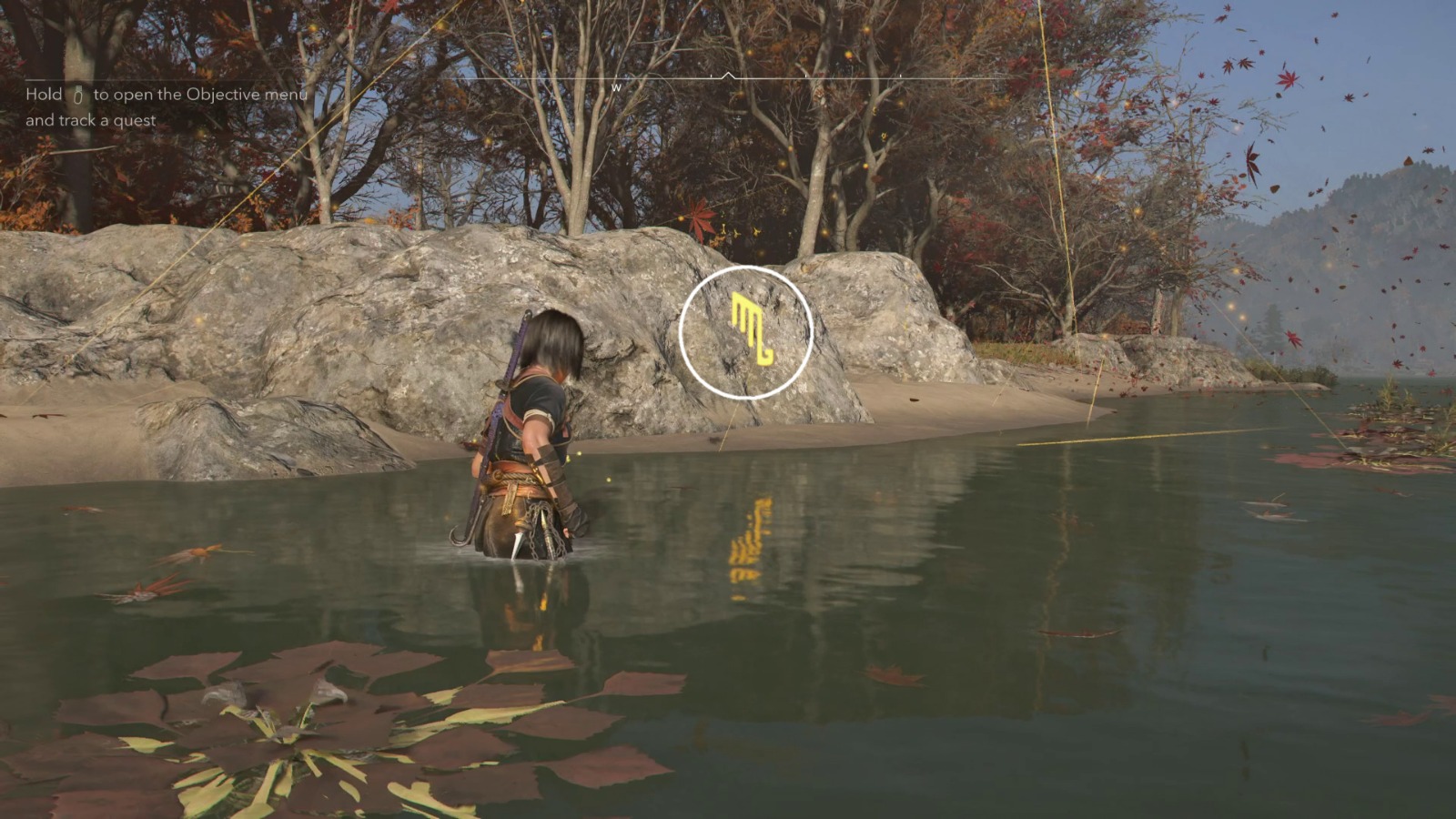Image resolution: width=1456 pixels, height=819 pixels.
Task: Click the controller button glyph in the hint text
Action: pos(77,95)
